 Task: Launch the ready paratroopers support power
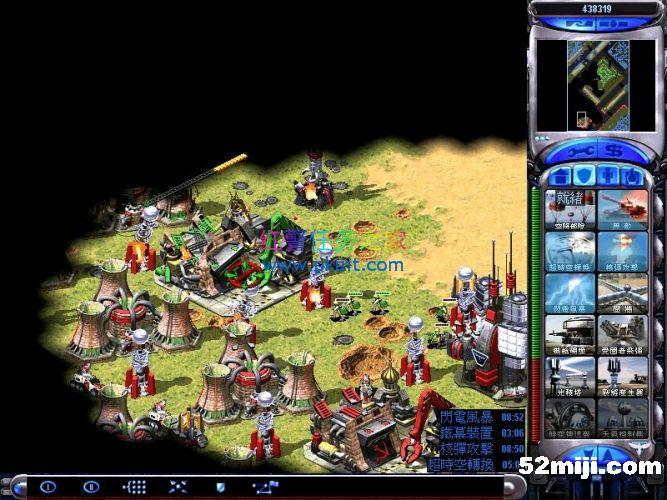tap(570, 209)
